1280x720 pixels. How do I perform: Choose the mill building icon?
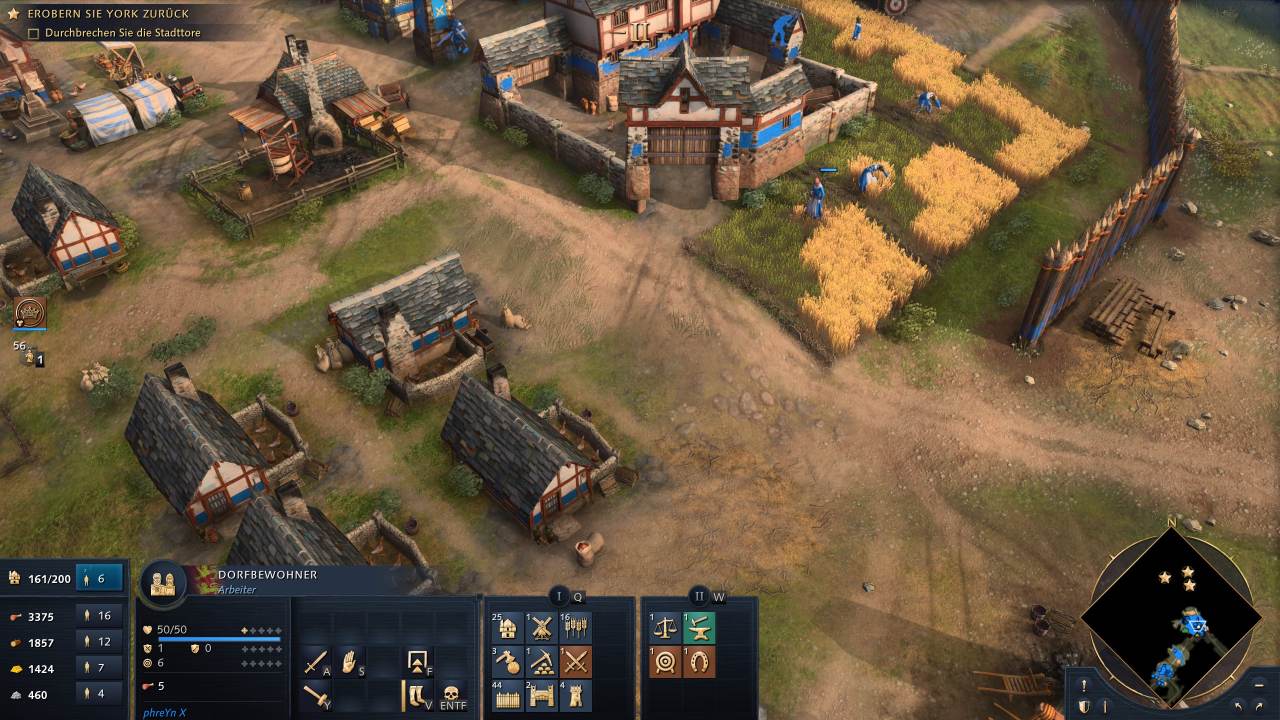click(x=541, y=628)
